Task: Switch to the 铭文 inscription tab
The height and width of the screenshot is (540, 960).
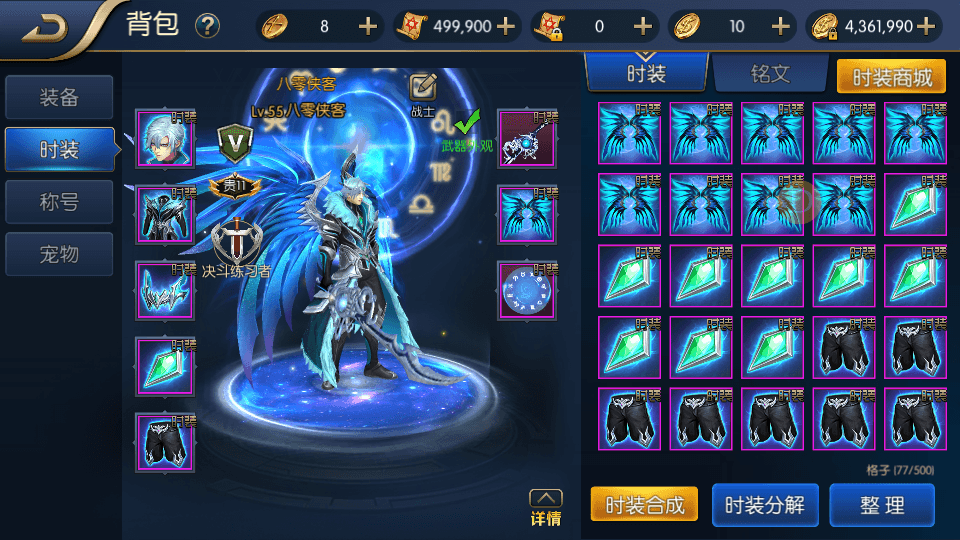Action: 770,75
